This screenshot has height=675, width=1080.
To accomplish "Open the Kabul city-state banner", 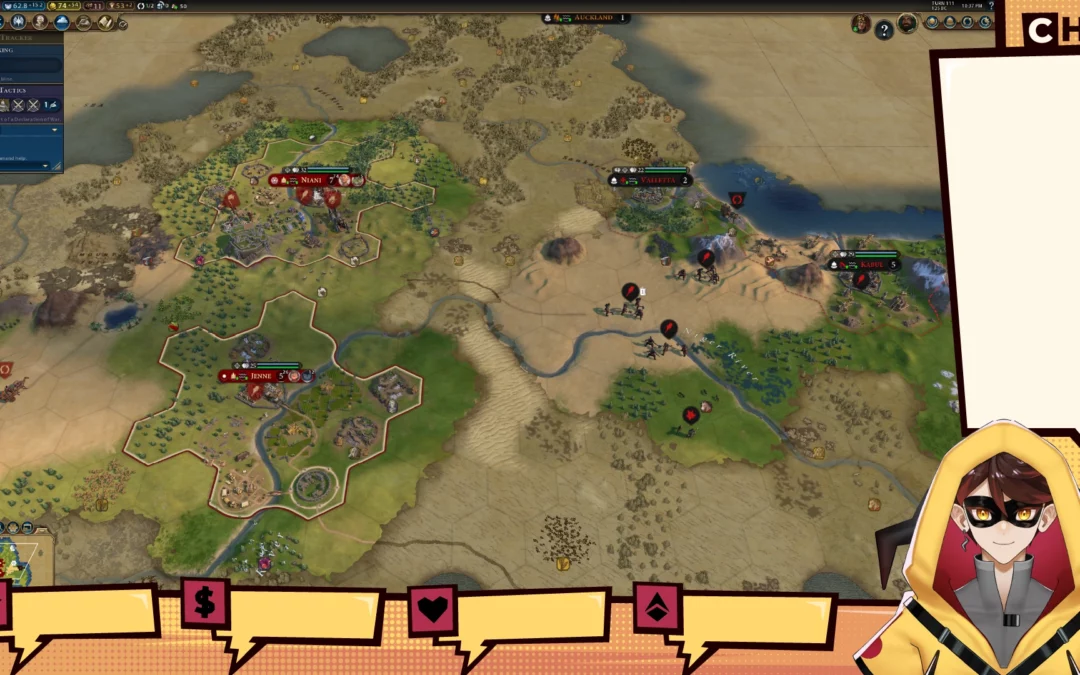I will (x=866, y=265).
